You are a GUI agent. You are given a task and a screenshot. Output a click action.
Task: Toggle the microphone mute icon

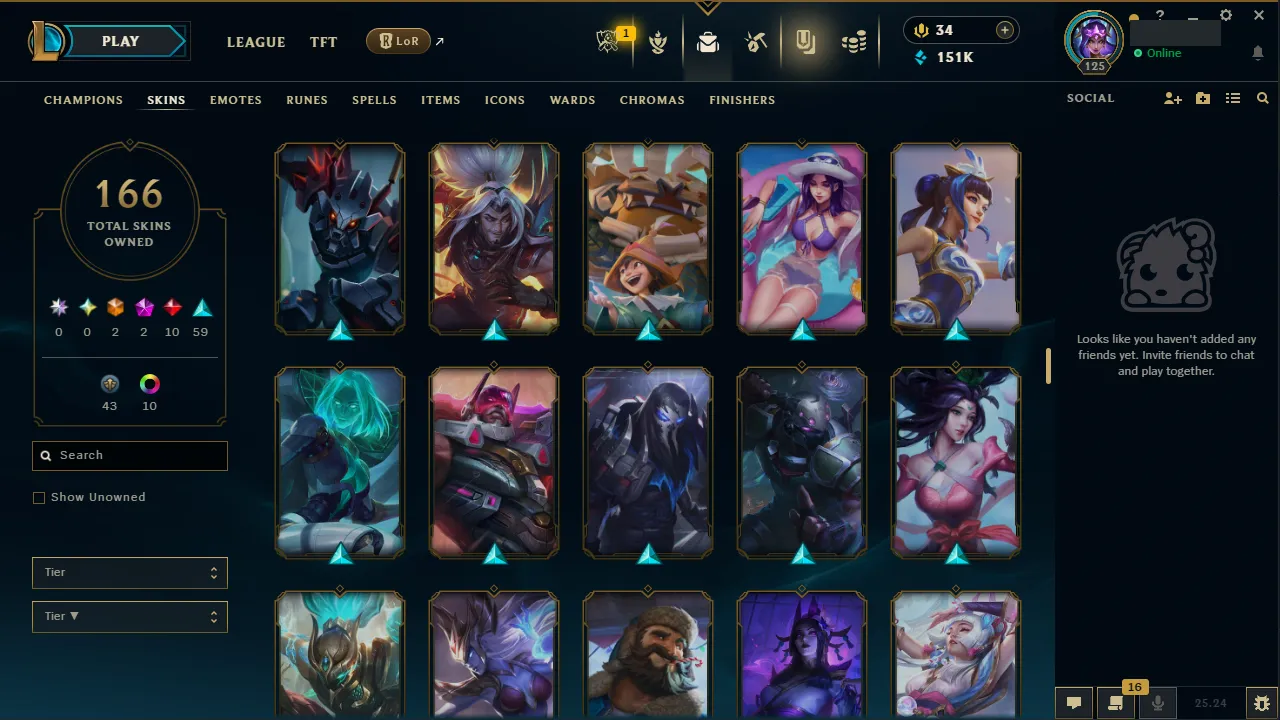pyautogui.click(x=1157, y=702)
